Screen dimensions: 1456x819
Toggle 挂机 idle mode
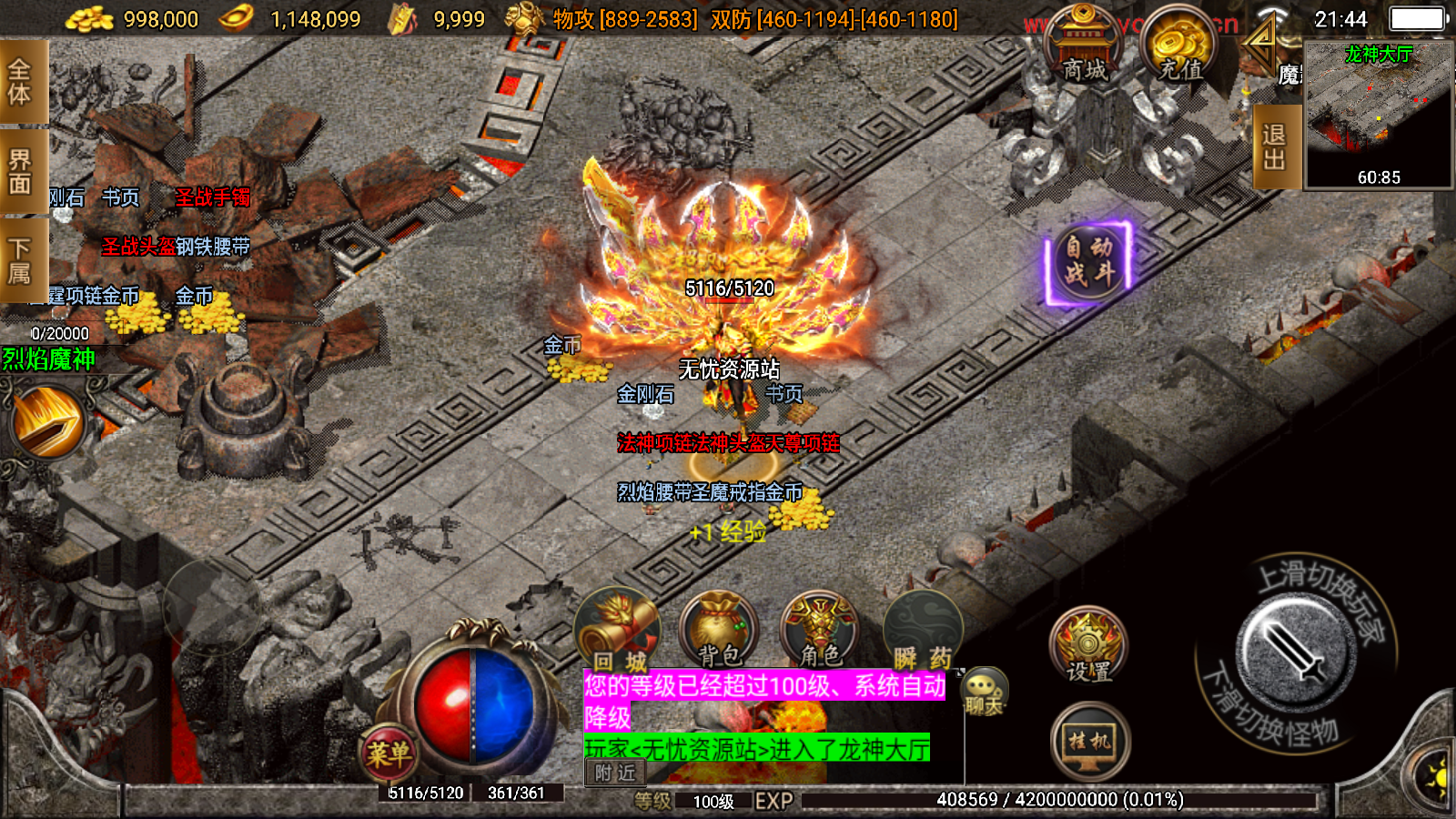(x=1090, y=743)
